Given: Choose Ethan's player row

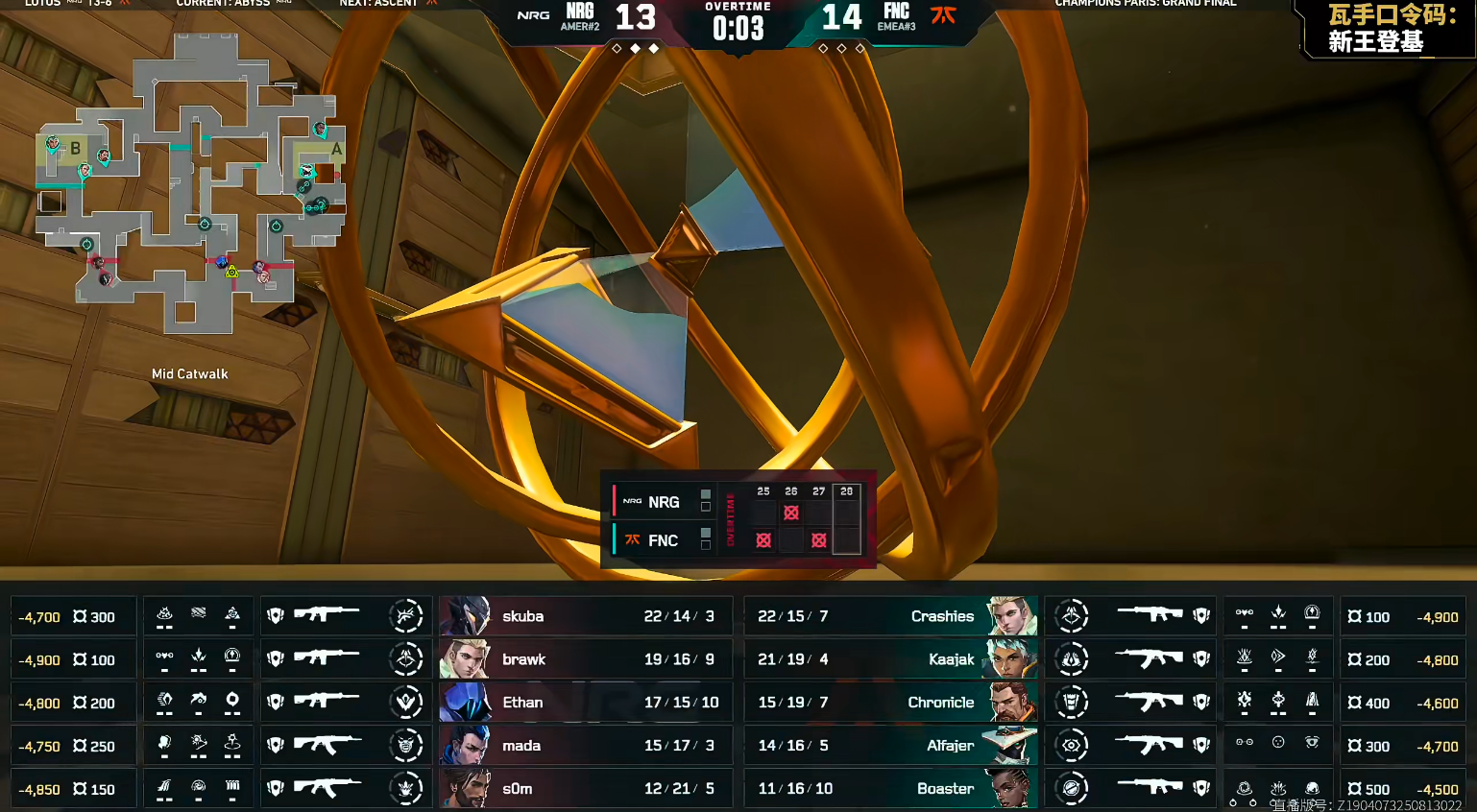Looking at the screenshot, I should tap(586, 703).
